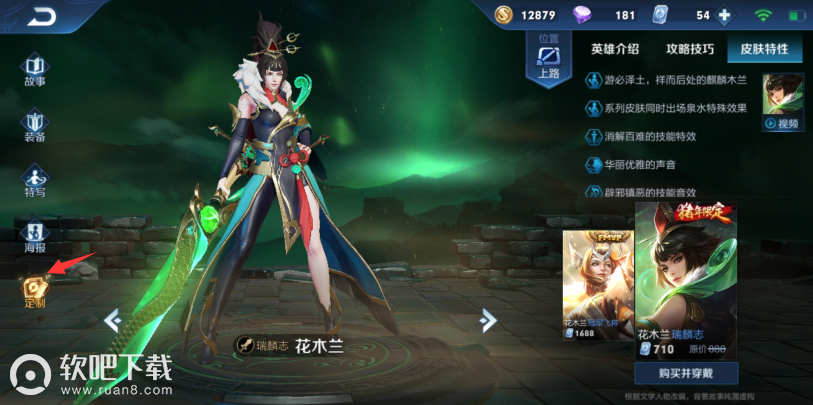
Task: Open the 上路 lane position badge
Action: pos(548,58)
